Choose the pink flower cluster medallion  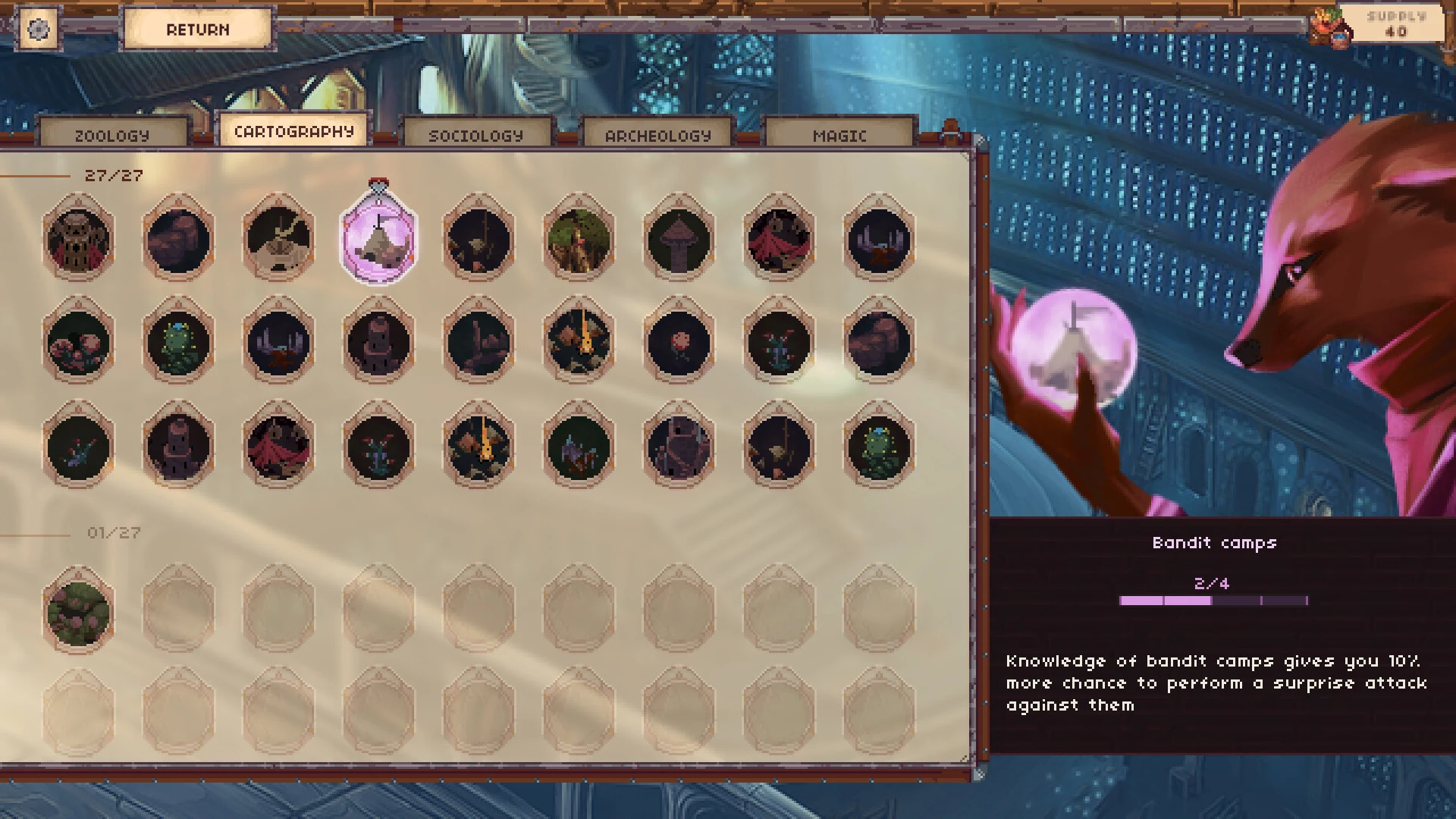click(x=78, y=343)
